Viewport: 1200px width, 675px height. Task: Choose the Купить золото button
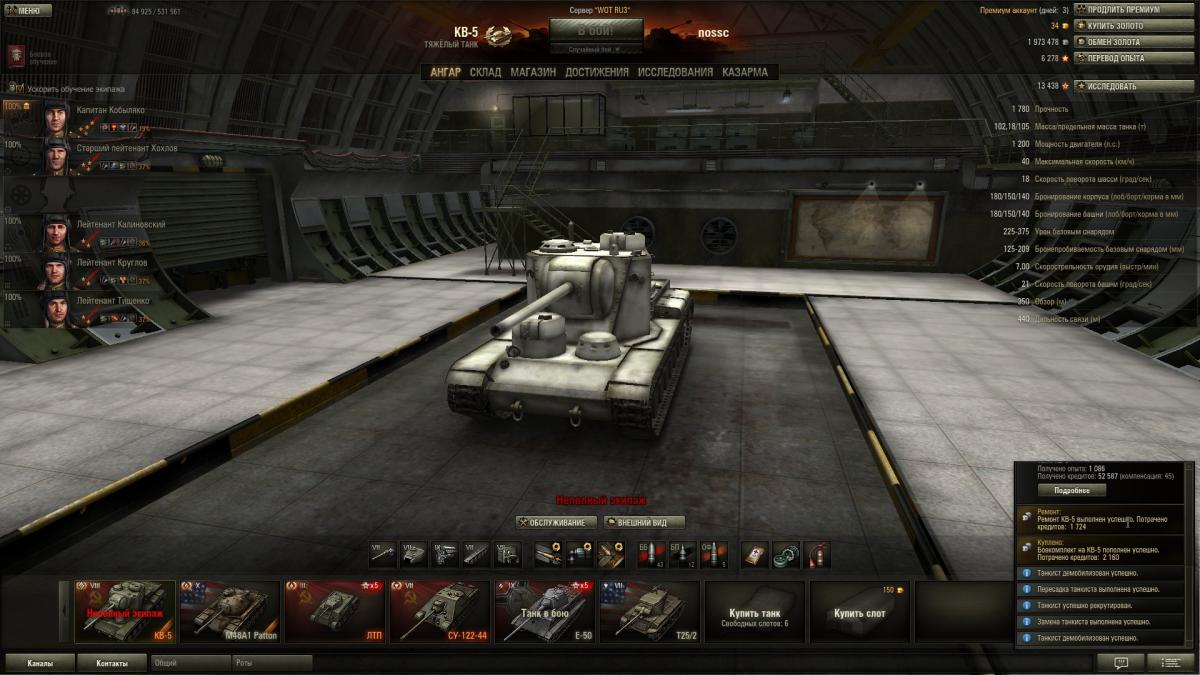[1133, 26]
